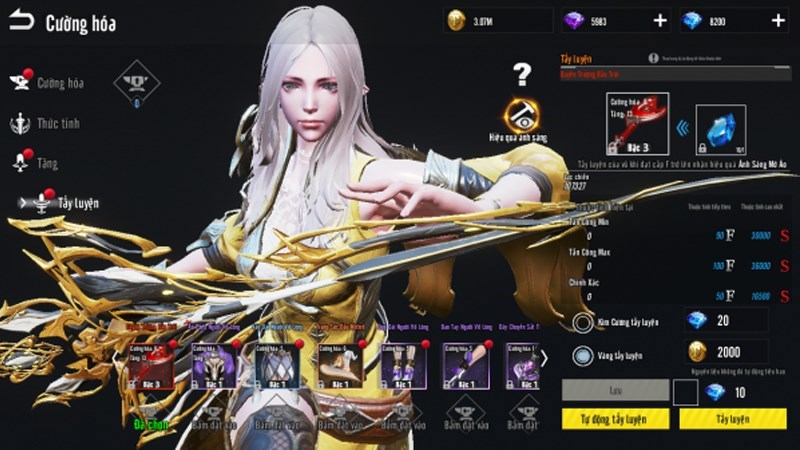
Task: Select the red weapon Bậc 3 refine slot
Action: point(637,126)
